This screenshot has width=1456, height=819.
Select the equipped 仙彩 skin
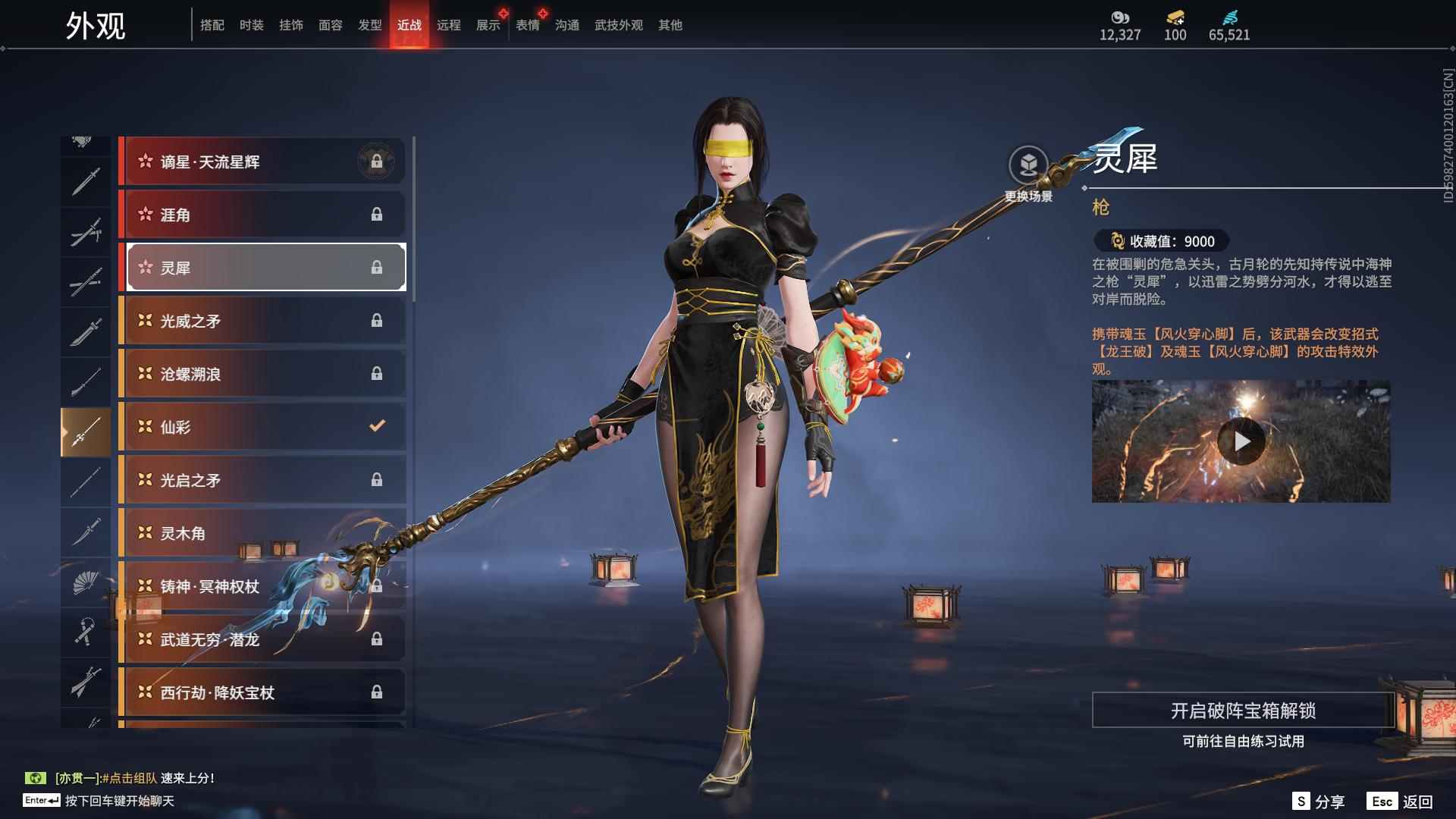click(x=262, y=427)
